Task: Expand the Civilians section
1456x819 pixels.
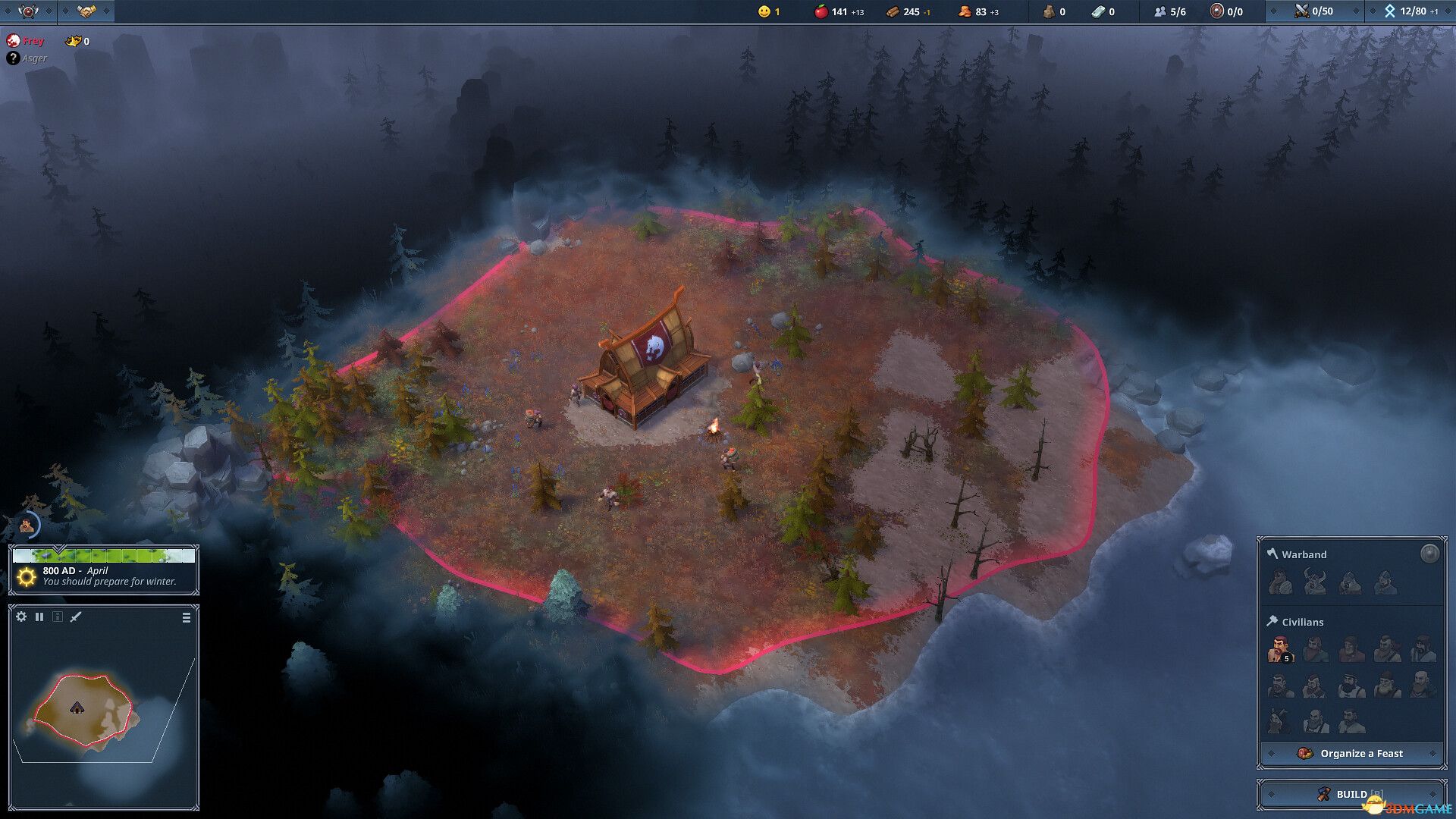Action: point(1301,622)
